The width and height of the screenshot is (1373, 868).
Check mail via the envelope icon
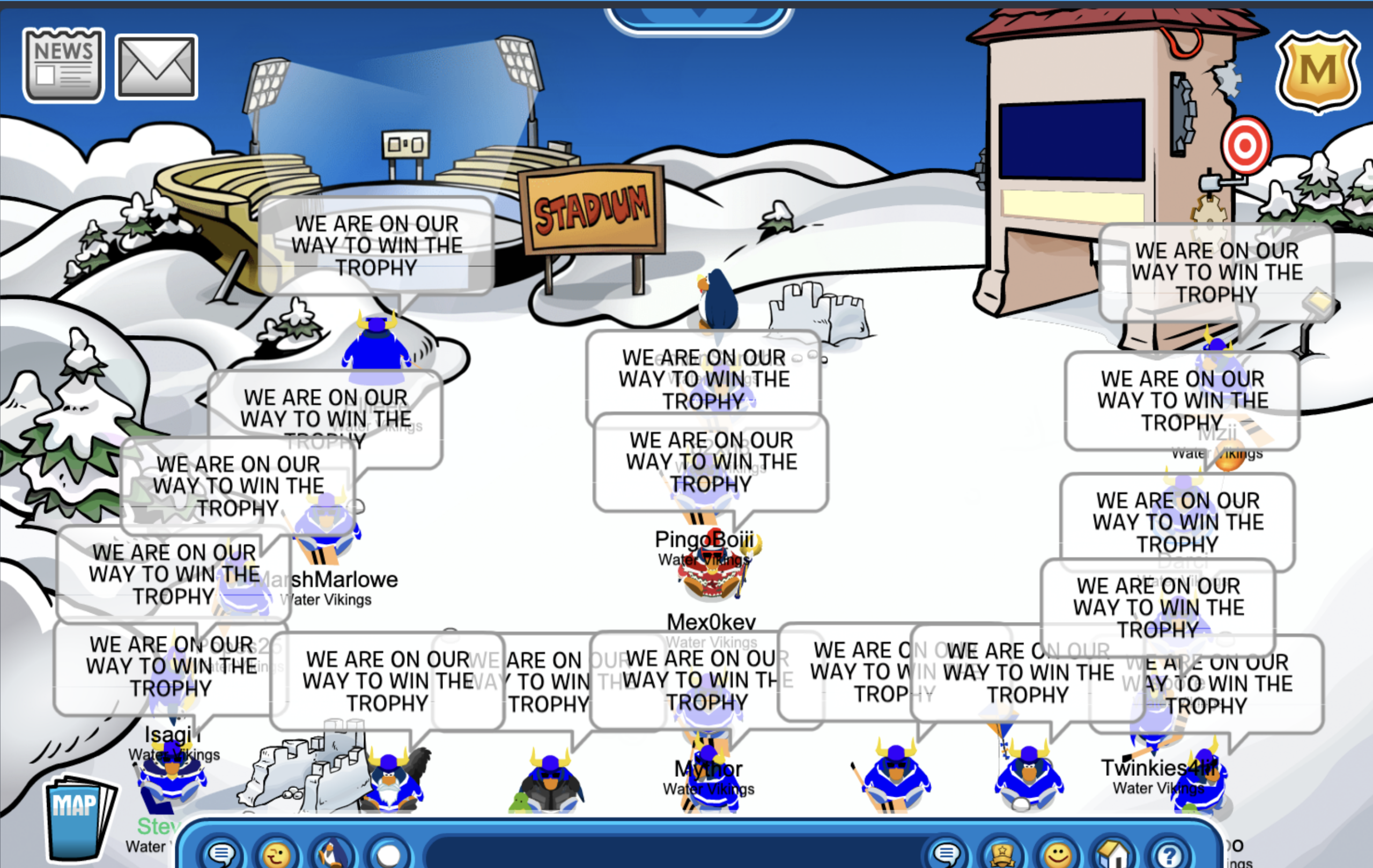click(x=156, y=67)
